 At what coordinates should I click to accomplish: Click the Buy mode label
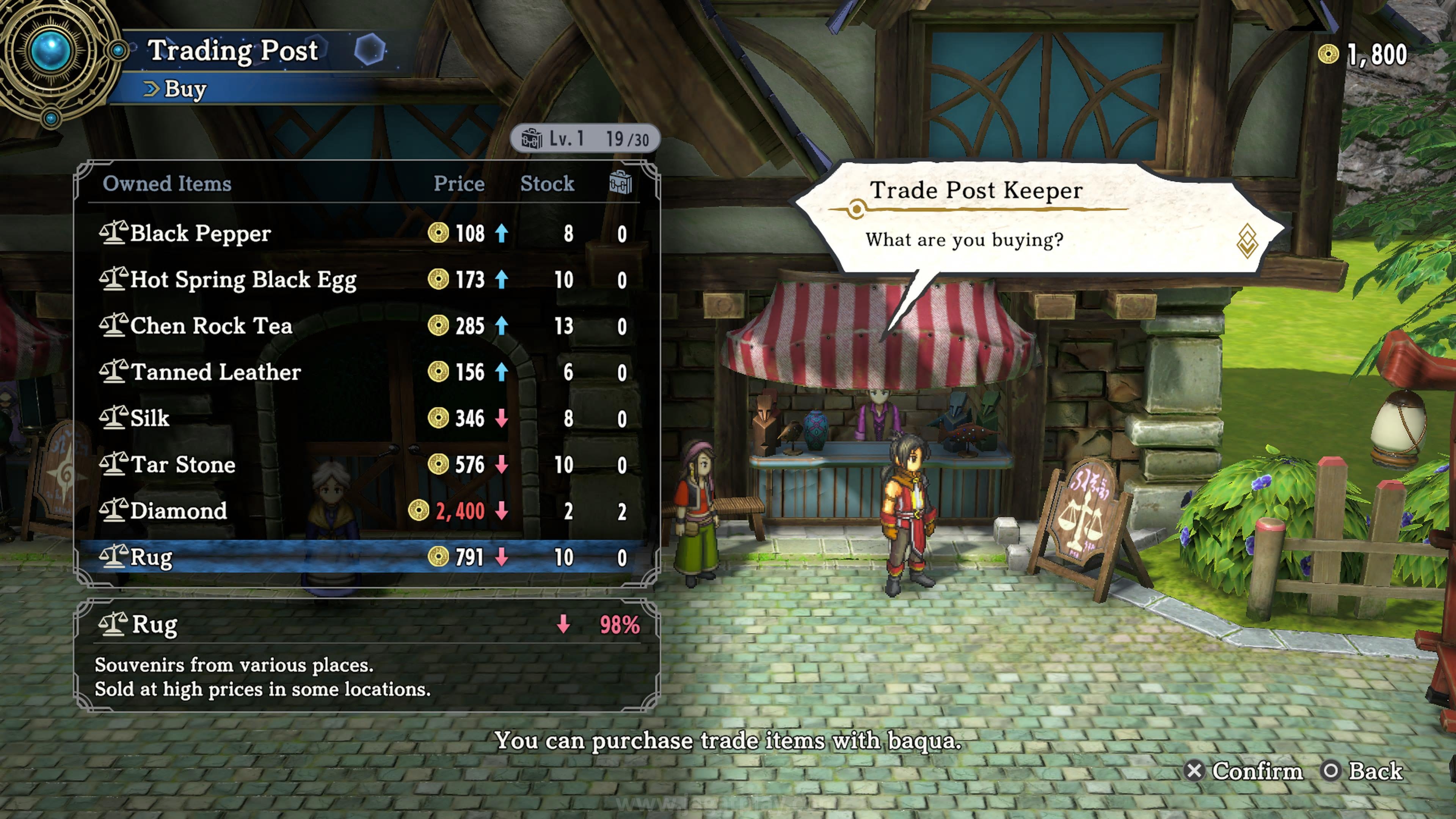click(184, 89)
